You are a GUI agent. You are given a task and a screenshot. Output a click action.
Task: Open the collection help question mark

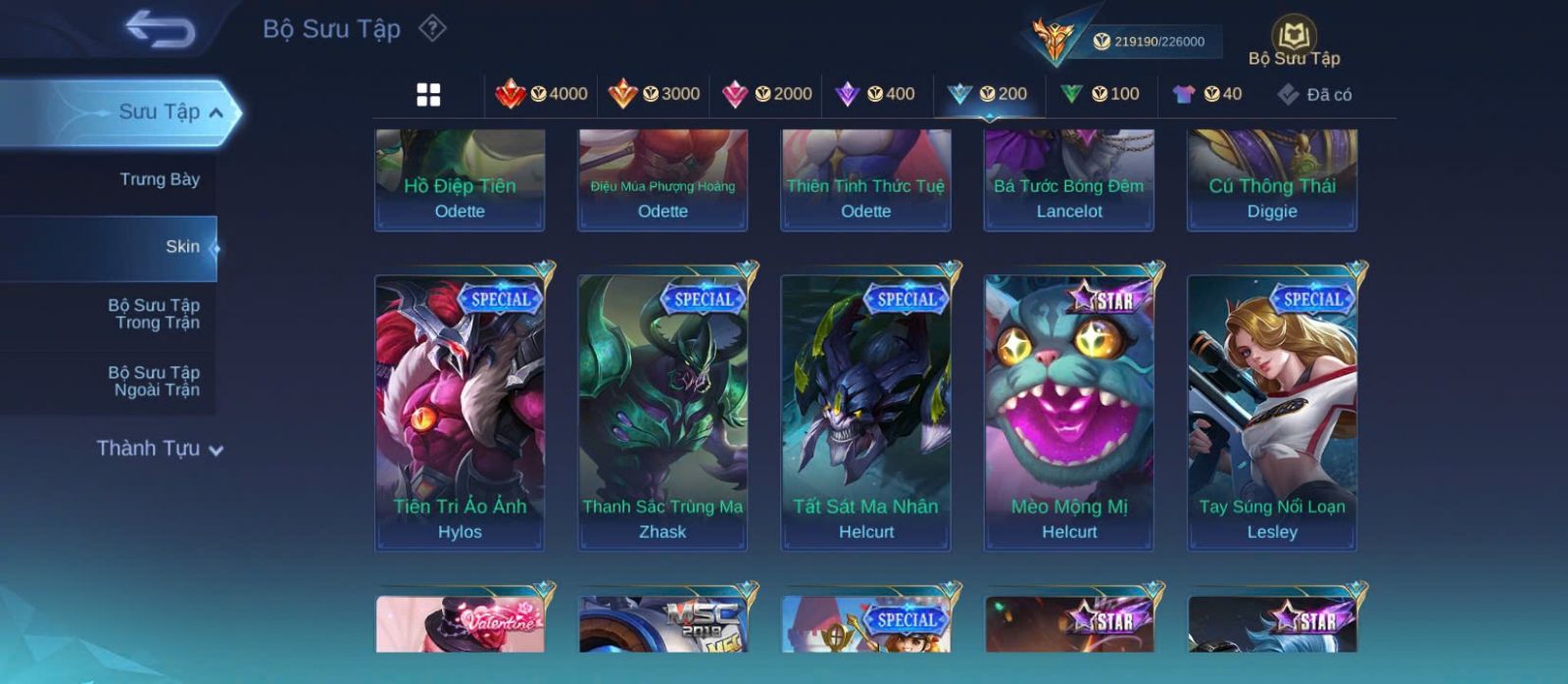pyautogui.click(x=432, y=28)
